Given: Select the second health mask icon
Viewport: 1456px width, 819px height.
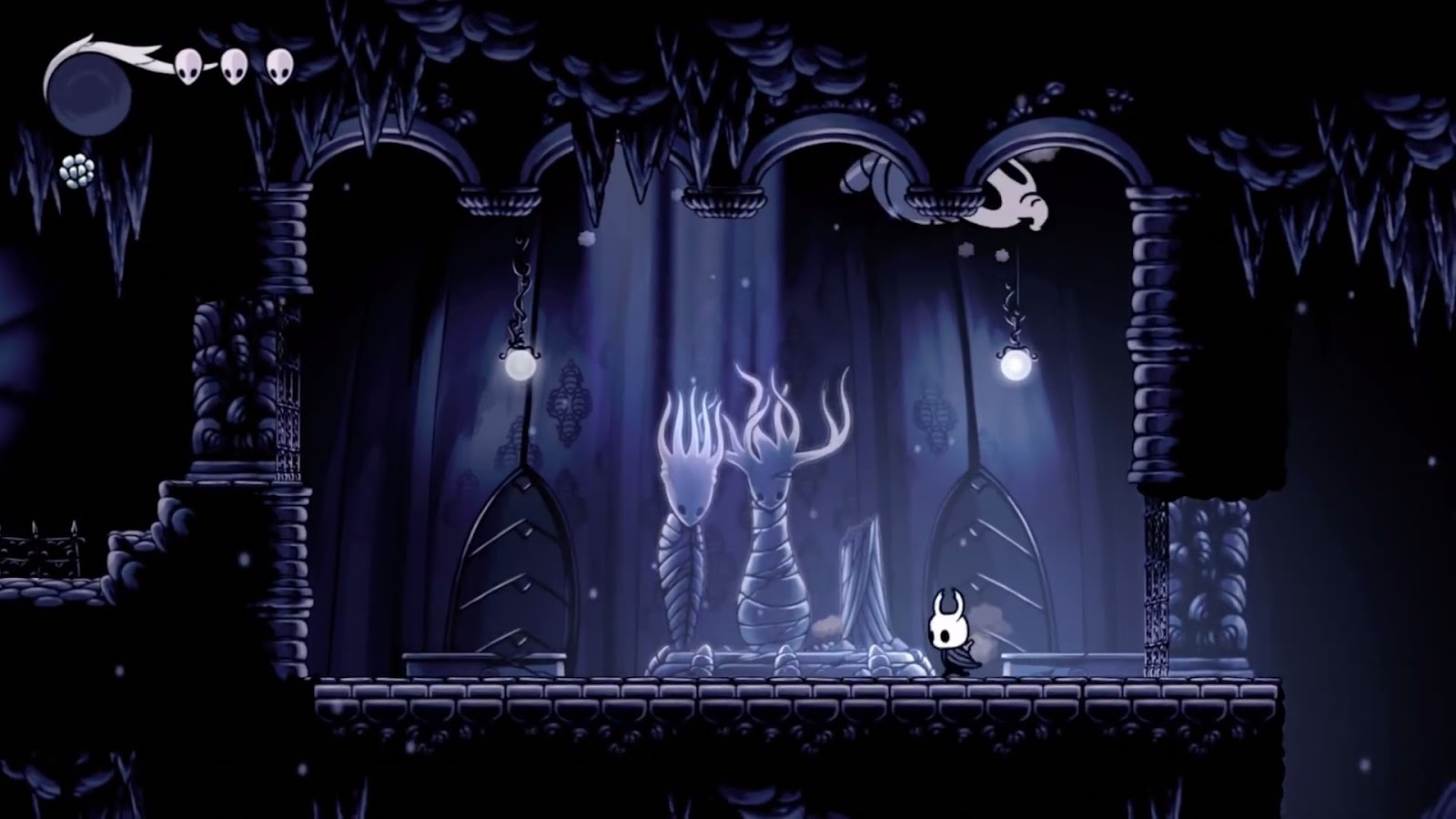Looking at the screenshot, I should [235, 66].
